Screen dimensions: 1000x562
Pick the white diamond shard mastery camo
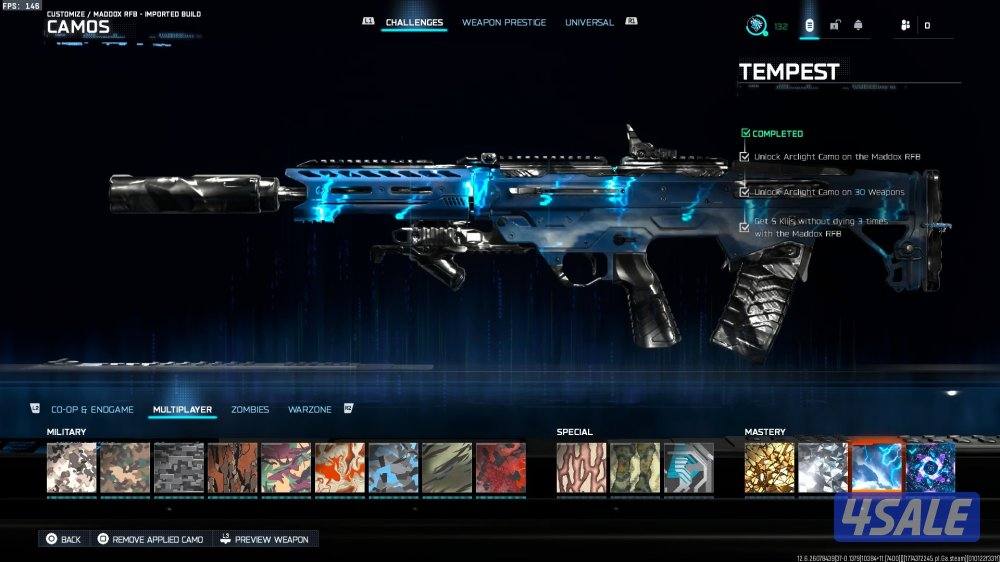click(823, 467)
